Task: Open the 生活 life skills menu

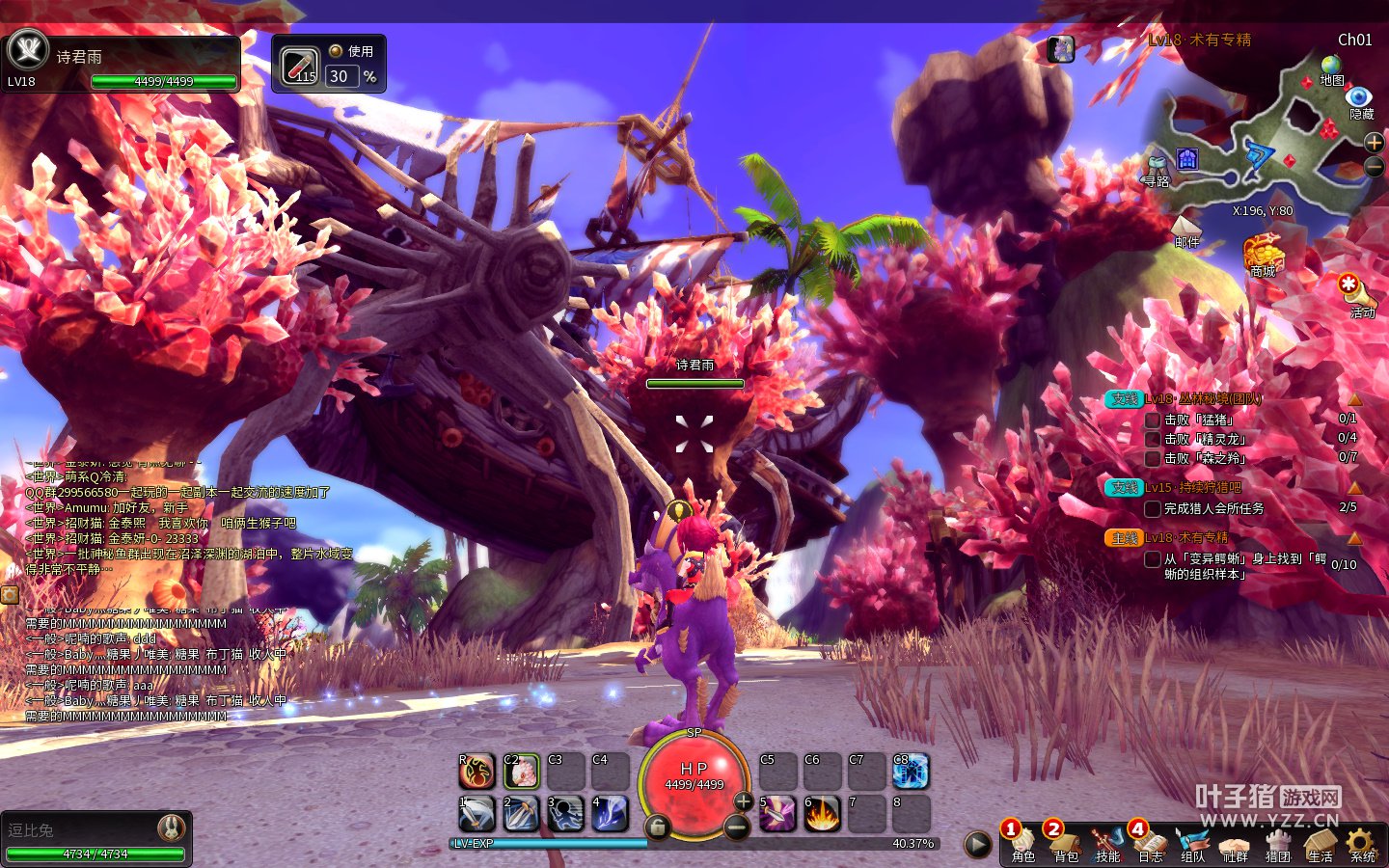Action: [x=1320, y=842]
